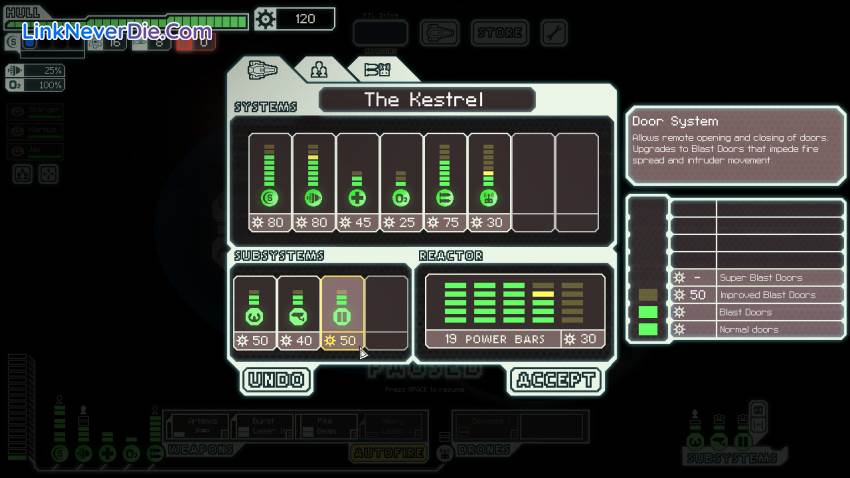Upgrade the Oxygen system
This screenshot has width=850, height=478.
(402, 182)
